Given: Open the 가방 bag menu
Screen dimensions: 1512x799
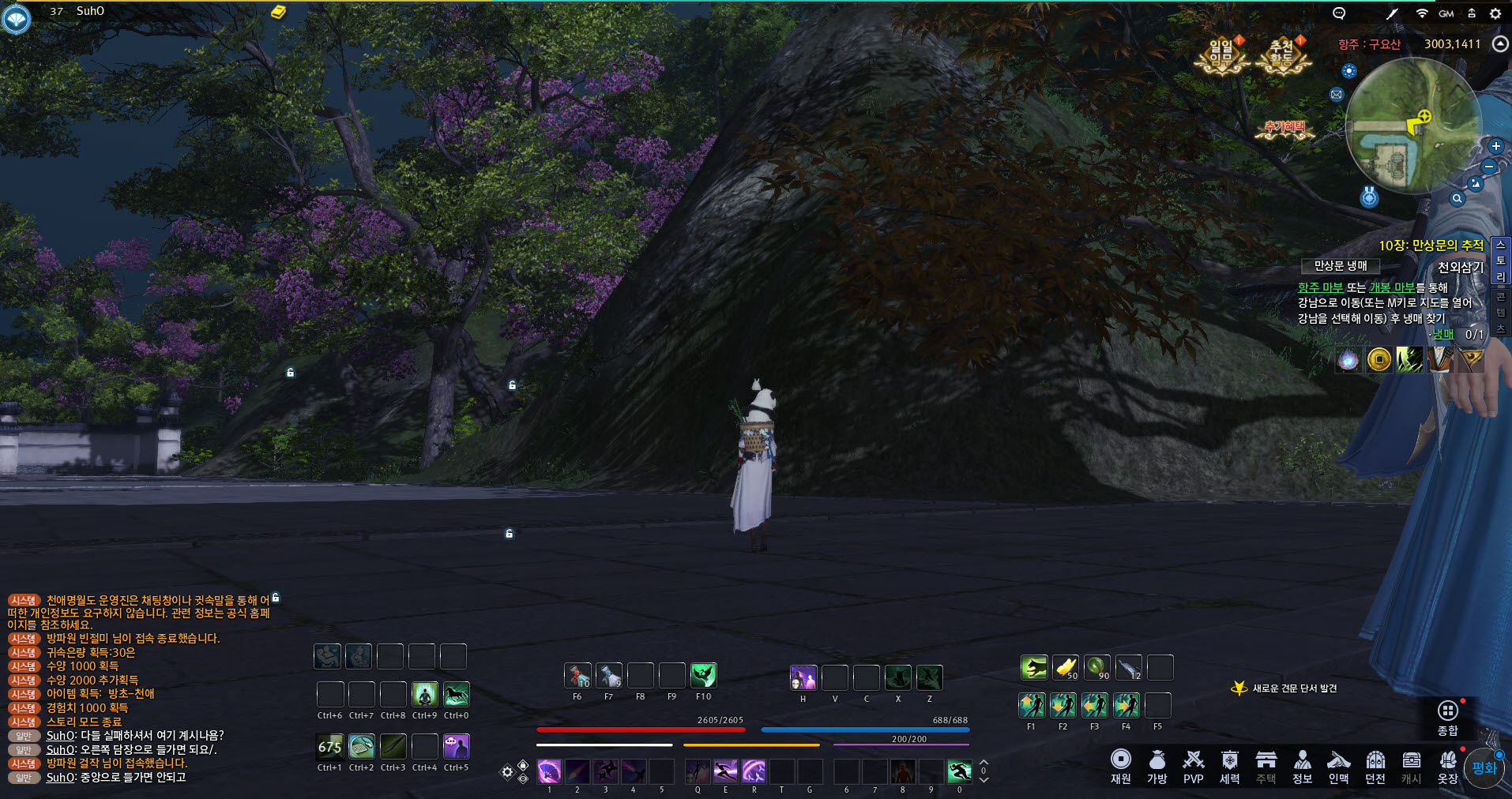Looking at the screenshot, I should (x=1157, y=767).
